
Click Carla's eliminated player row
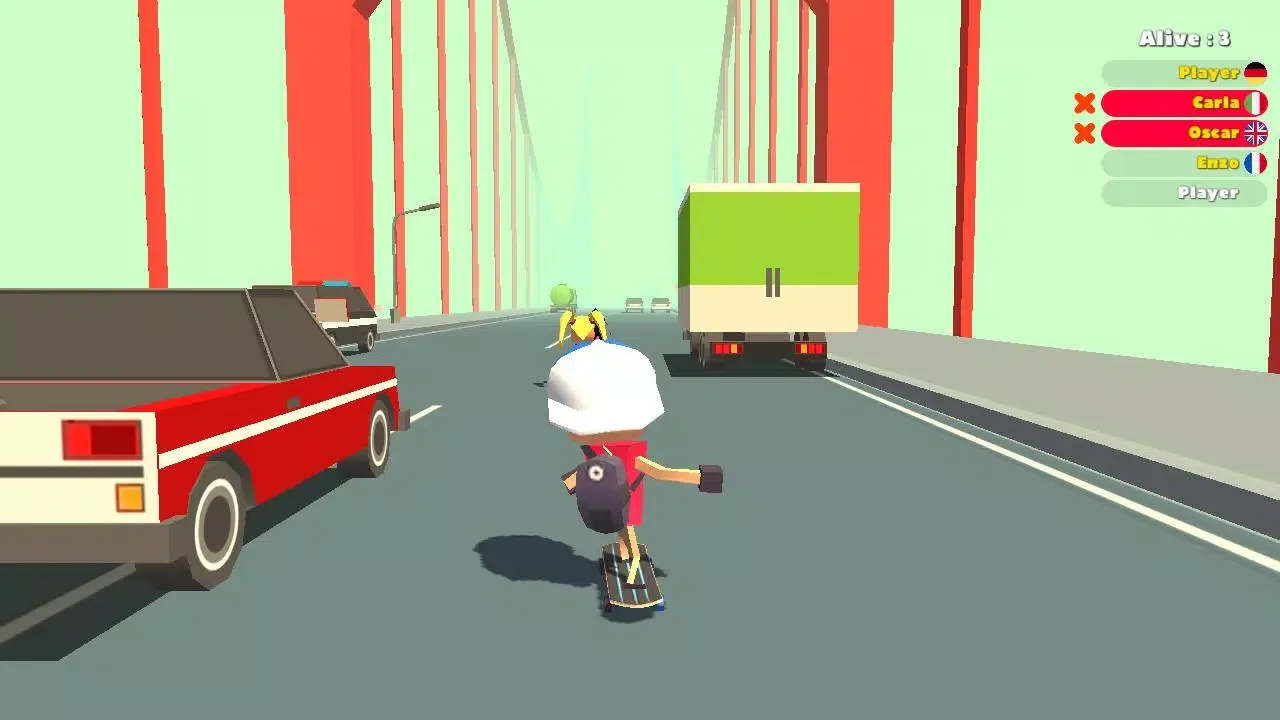tap(1184, 103)
